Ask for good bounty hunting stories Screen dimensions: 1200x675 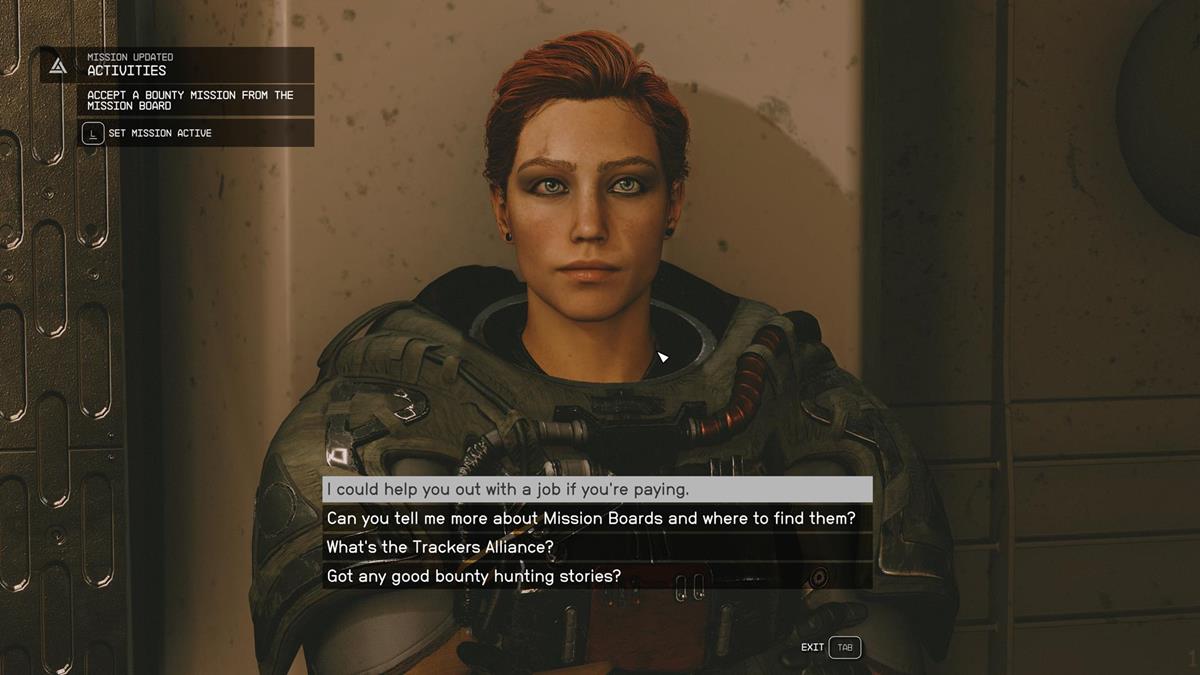click(x=596, y=577)
